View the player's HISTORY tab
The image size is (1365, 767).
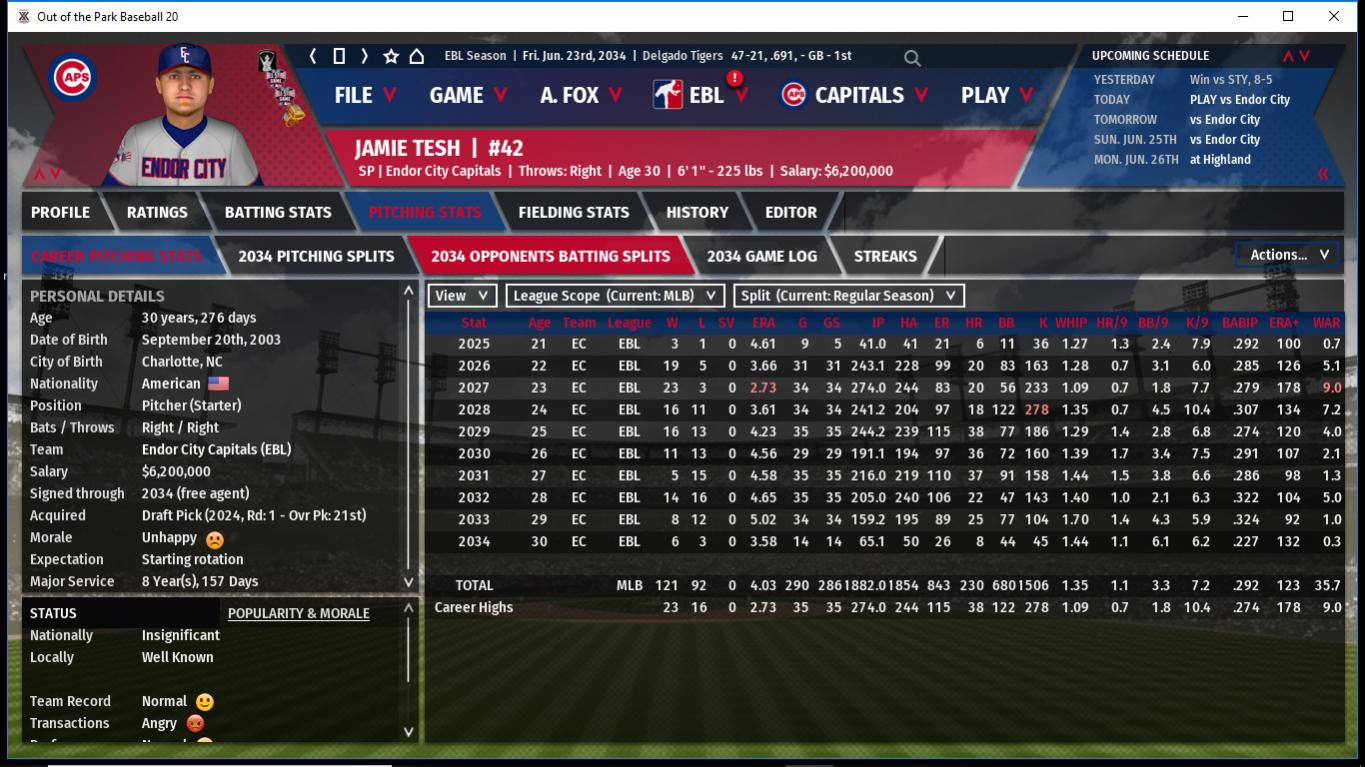point(697,212)
